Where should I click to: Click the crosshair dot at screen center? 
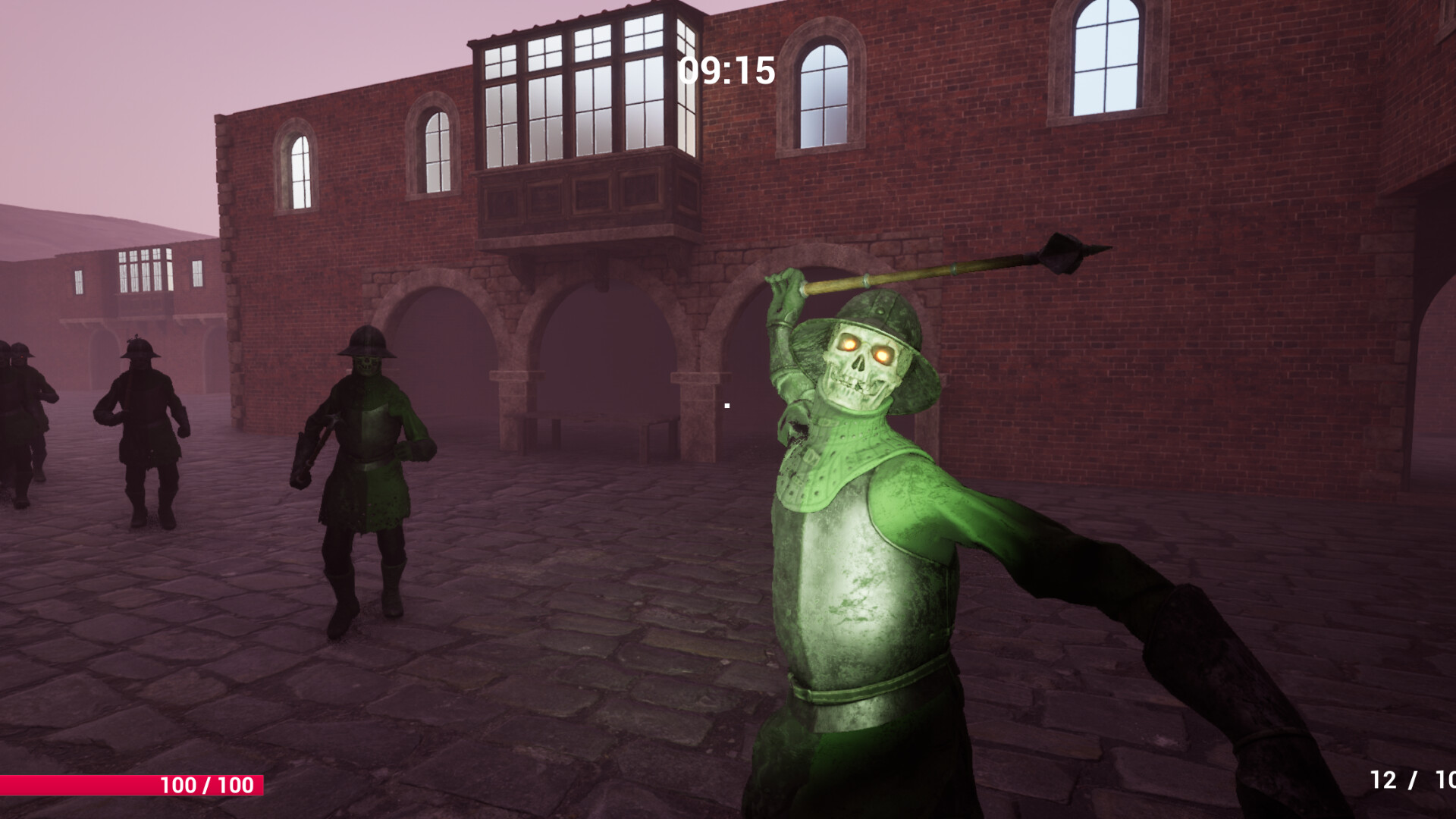[x=729, y=407]
